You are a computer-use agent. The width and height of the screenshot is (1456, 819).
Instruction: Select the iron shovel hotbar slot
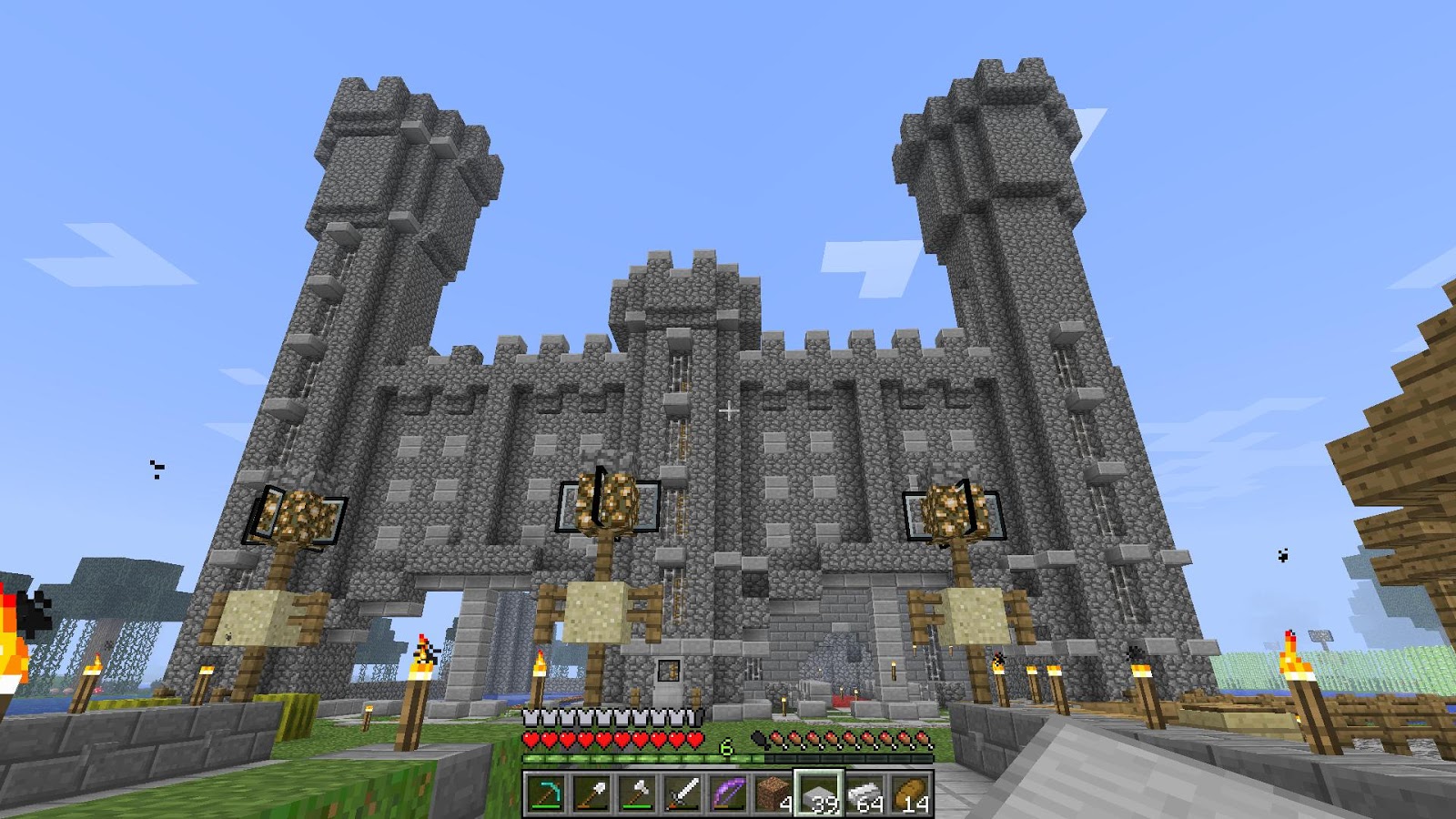tap(589, 792)
